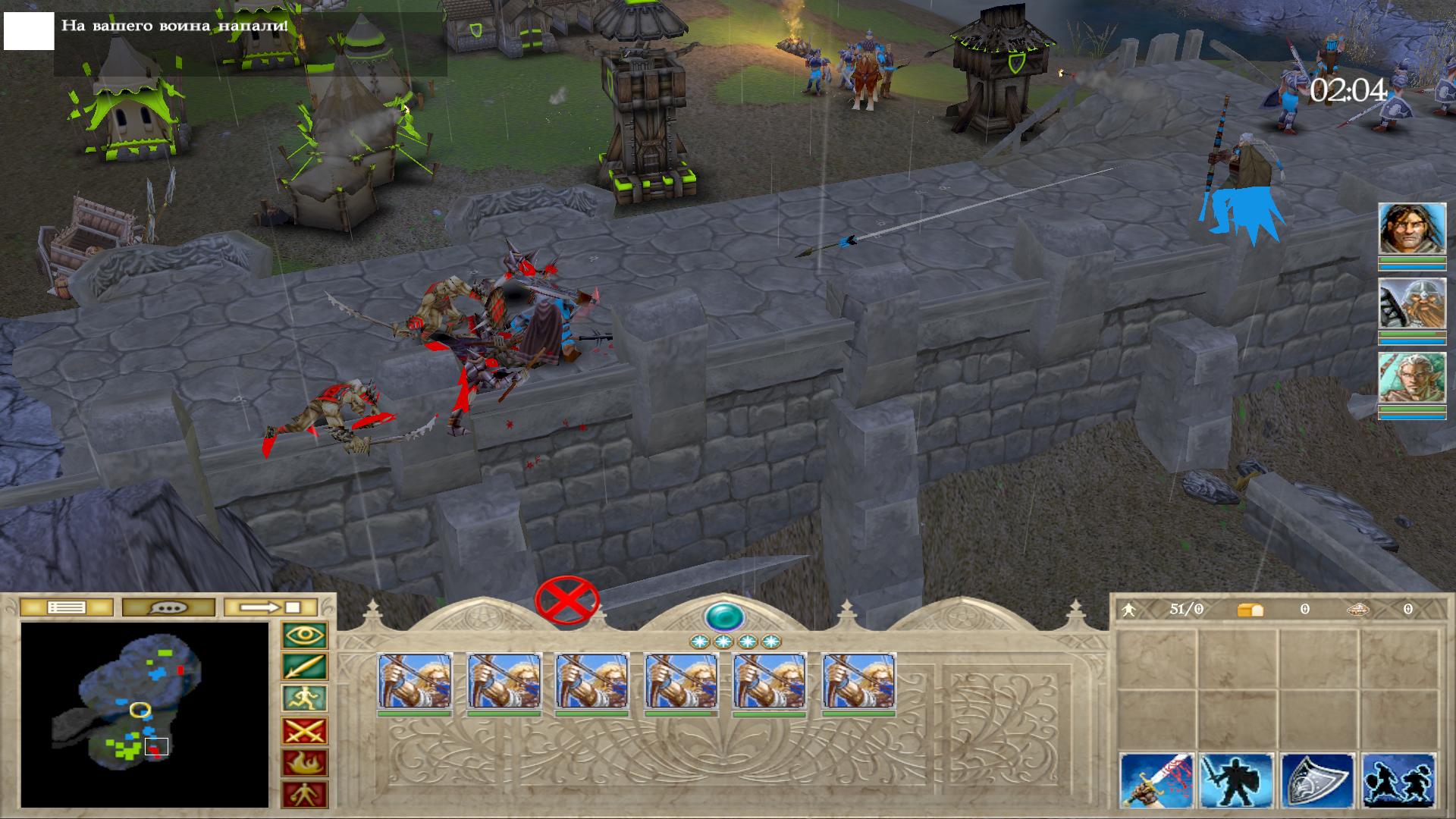Select the first archer unit portrait
The image size is (1456, 819).
click(x=415, y=681)
